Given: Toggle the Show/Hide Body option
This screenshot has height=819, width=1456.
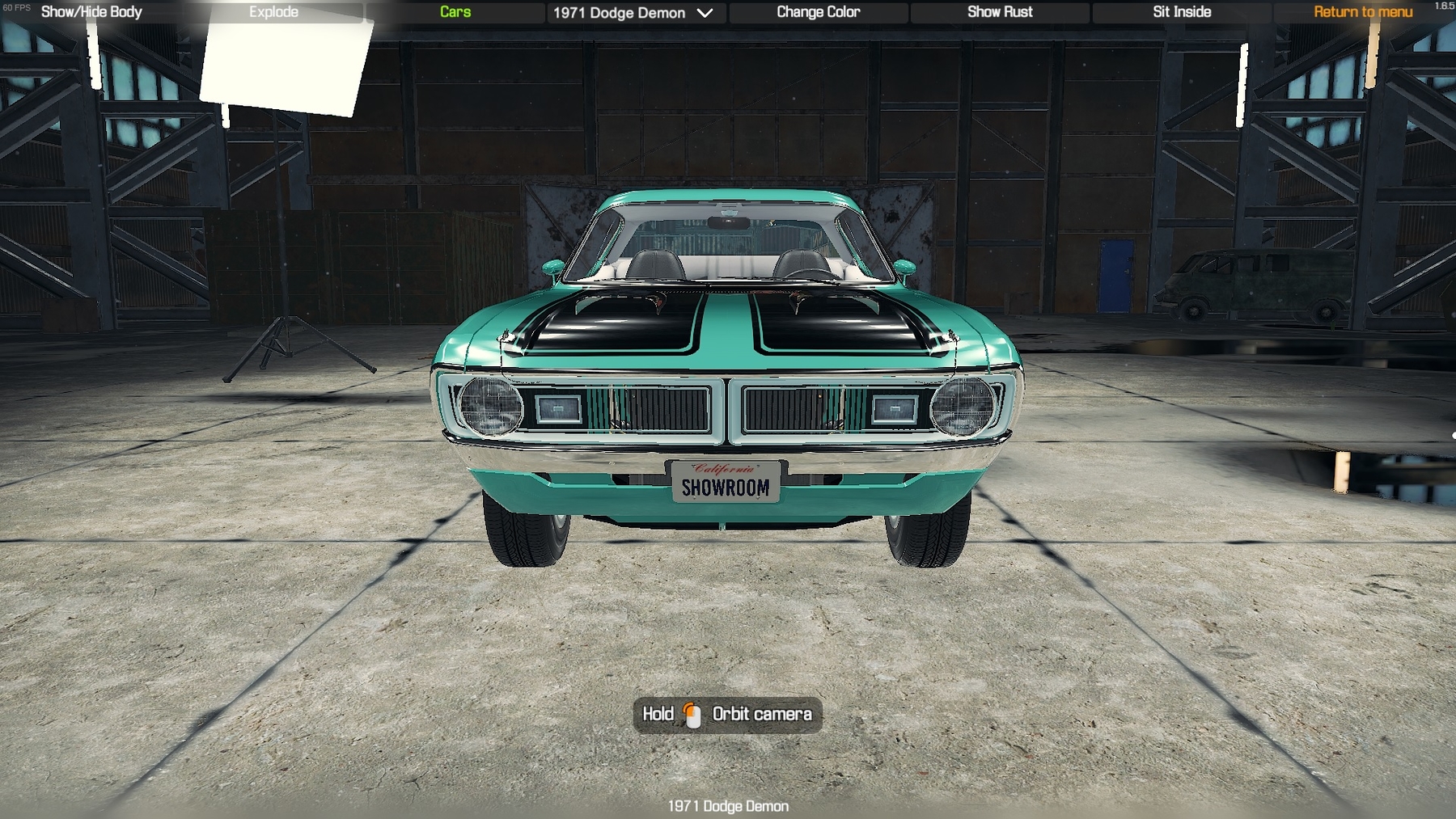Looking at the screenshot, I should tap(91, 12).
